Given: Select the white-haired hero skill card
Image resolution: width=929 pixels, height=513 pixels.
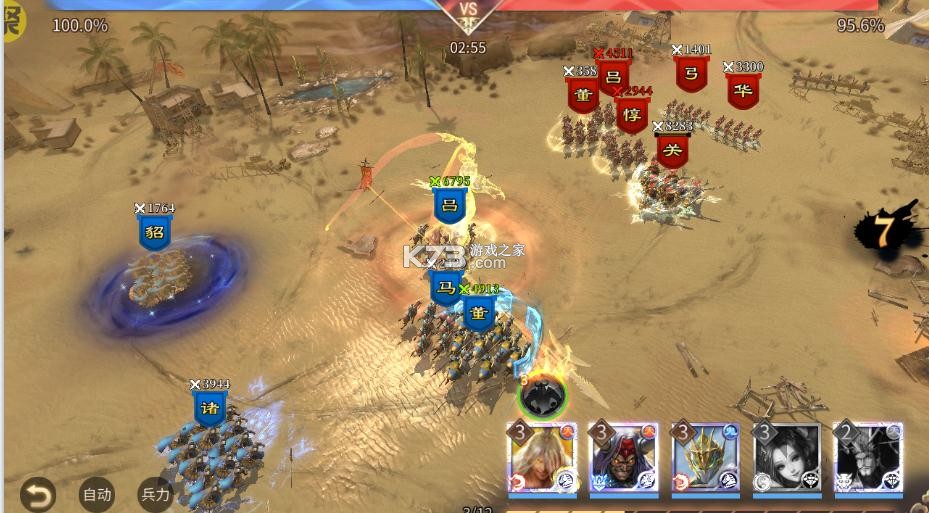Looking at the screenshot, I should [543, 457].
